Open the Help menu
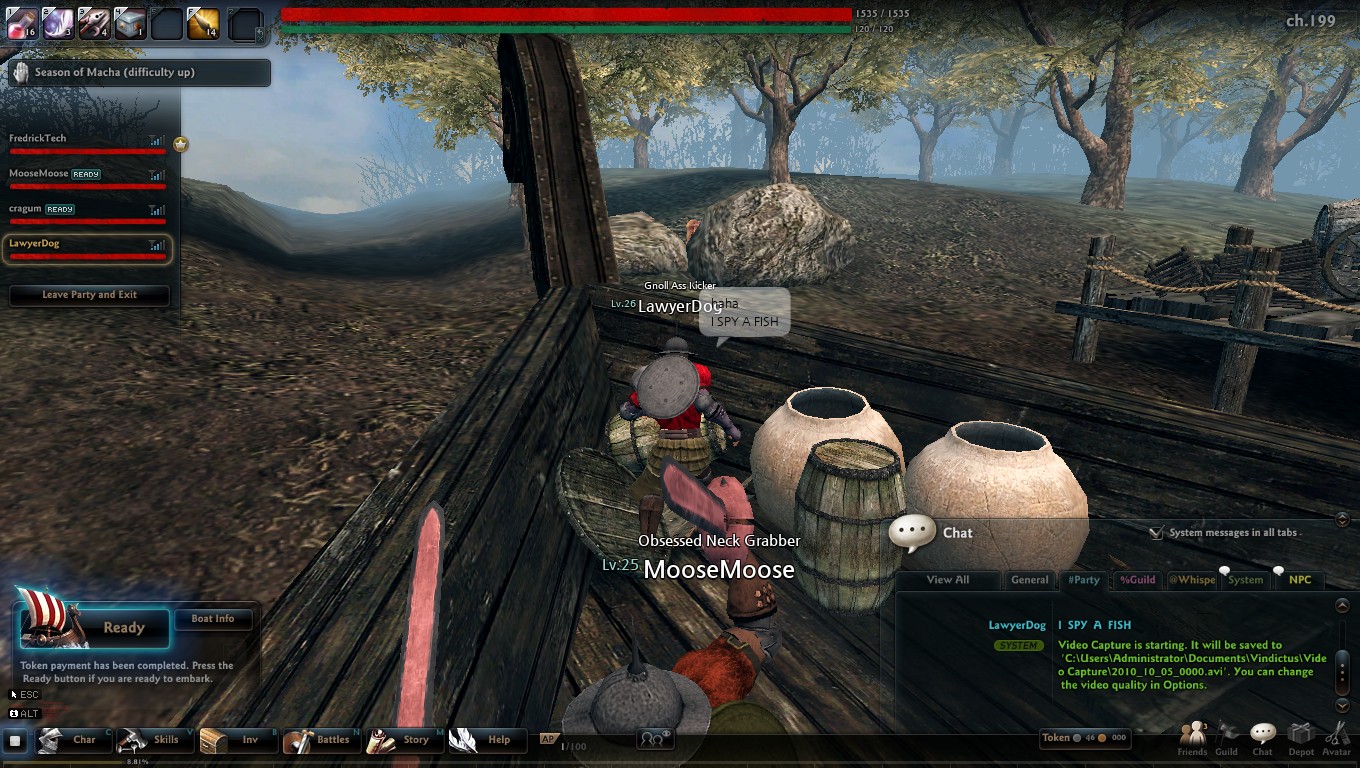The image size is (1360, 768). [485, 740]
